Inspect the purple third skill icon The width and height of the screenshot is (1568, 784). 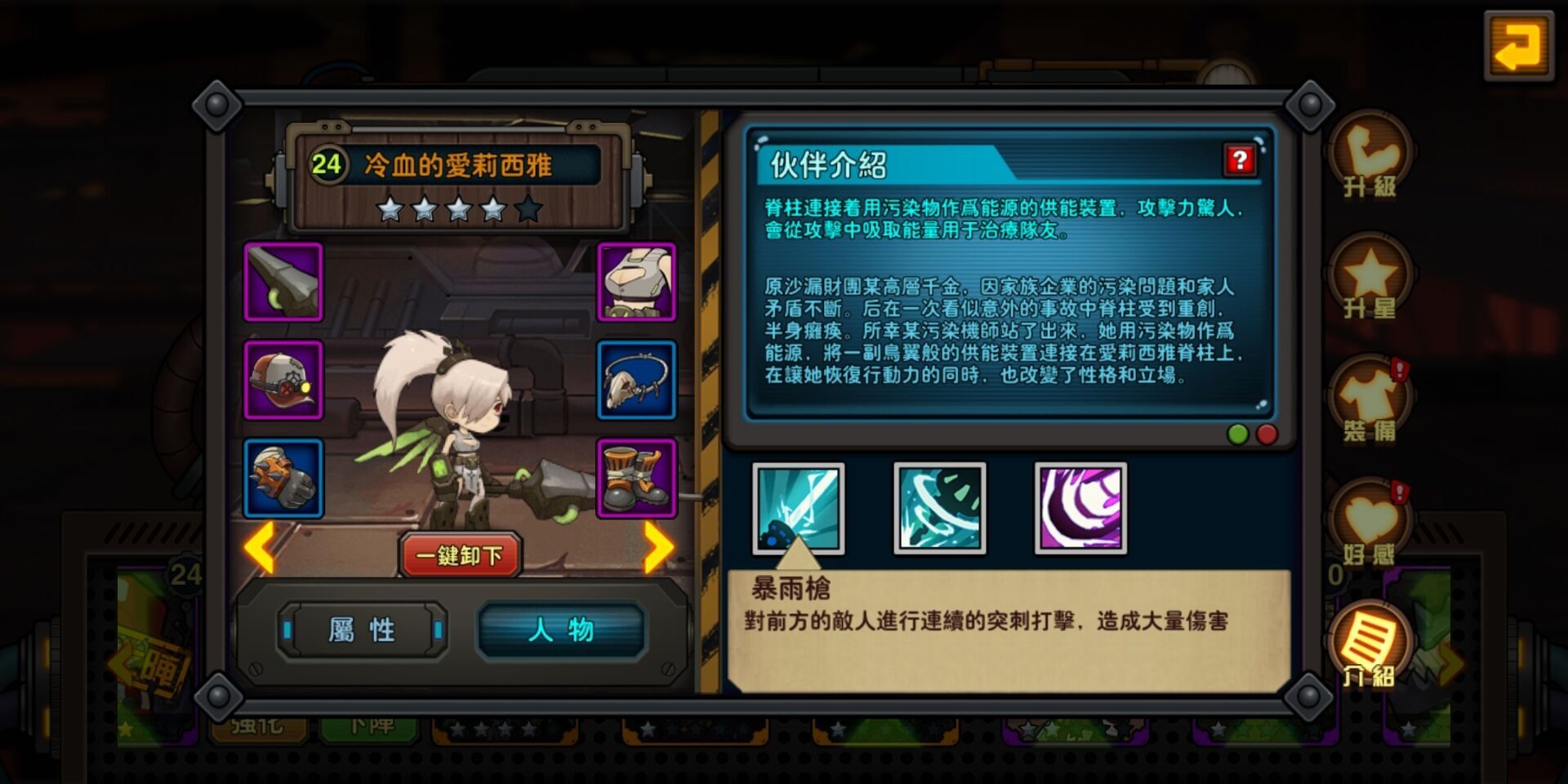point(1081,508)
